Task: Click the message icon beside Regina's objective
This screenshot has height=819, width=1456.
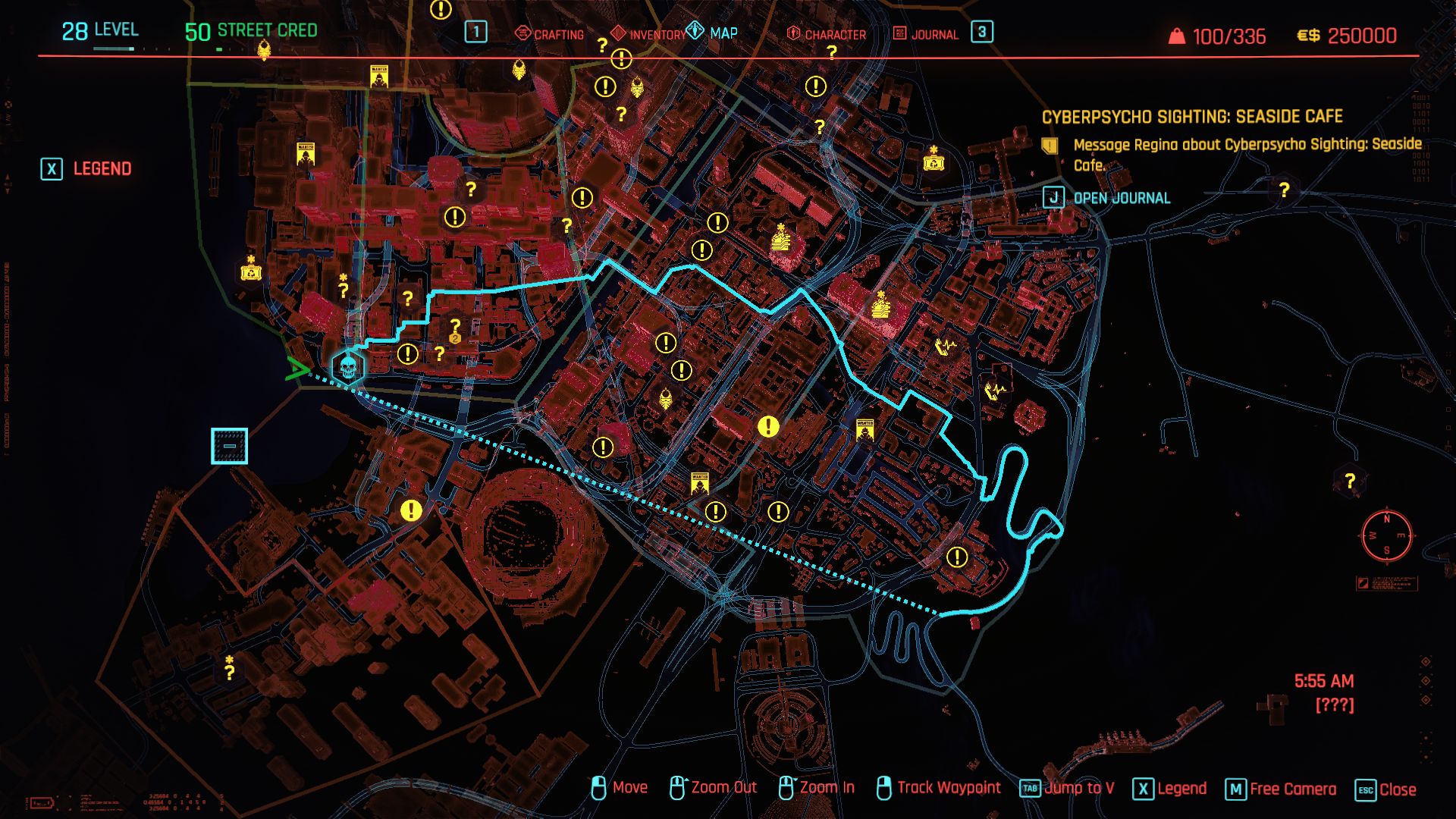Action: click(1049, 147)
